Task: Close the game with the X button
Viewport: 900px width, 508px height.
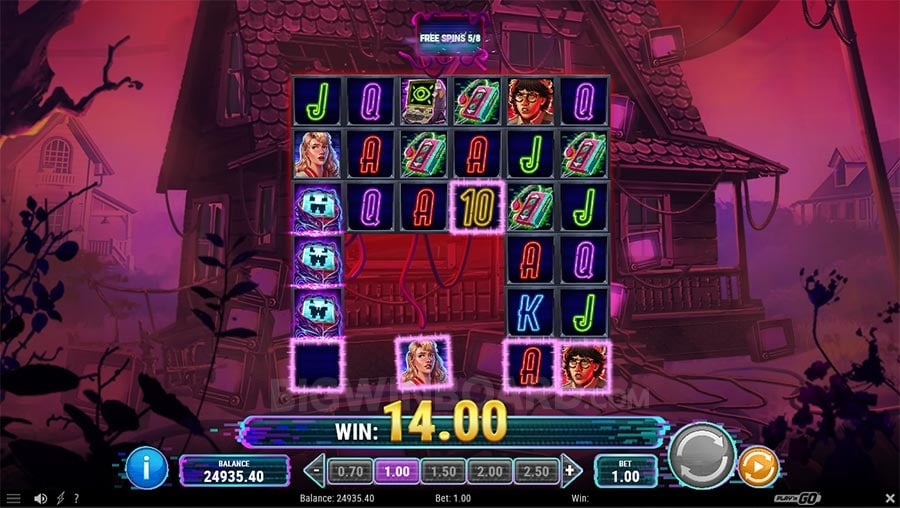Action: (890, 498)
